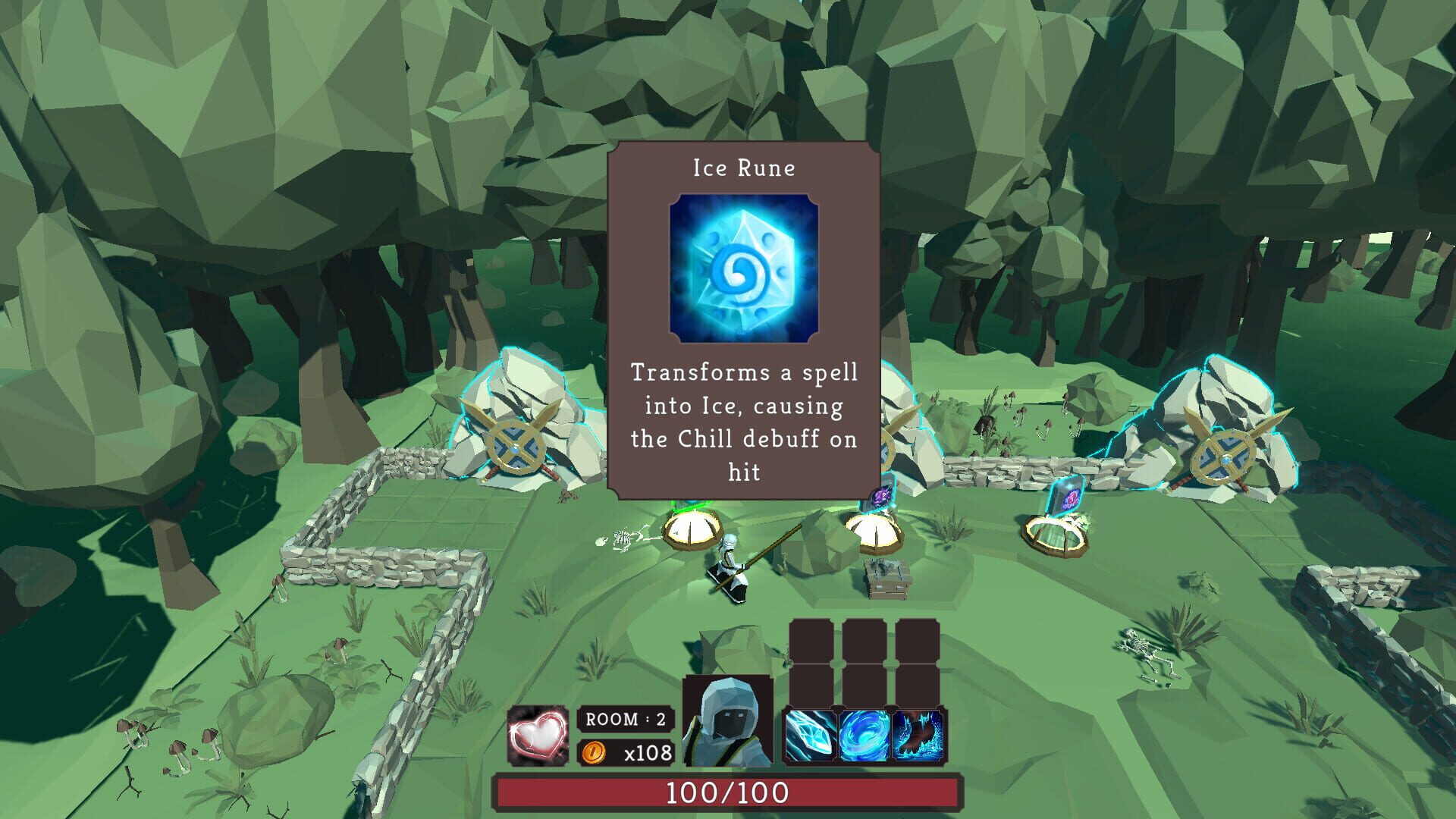Click the x108 coin counter
This screenshot has width=1456, height=819.
647,754
